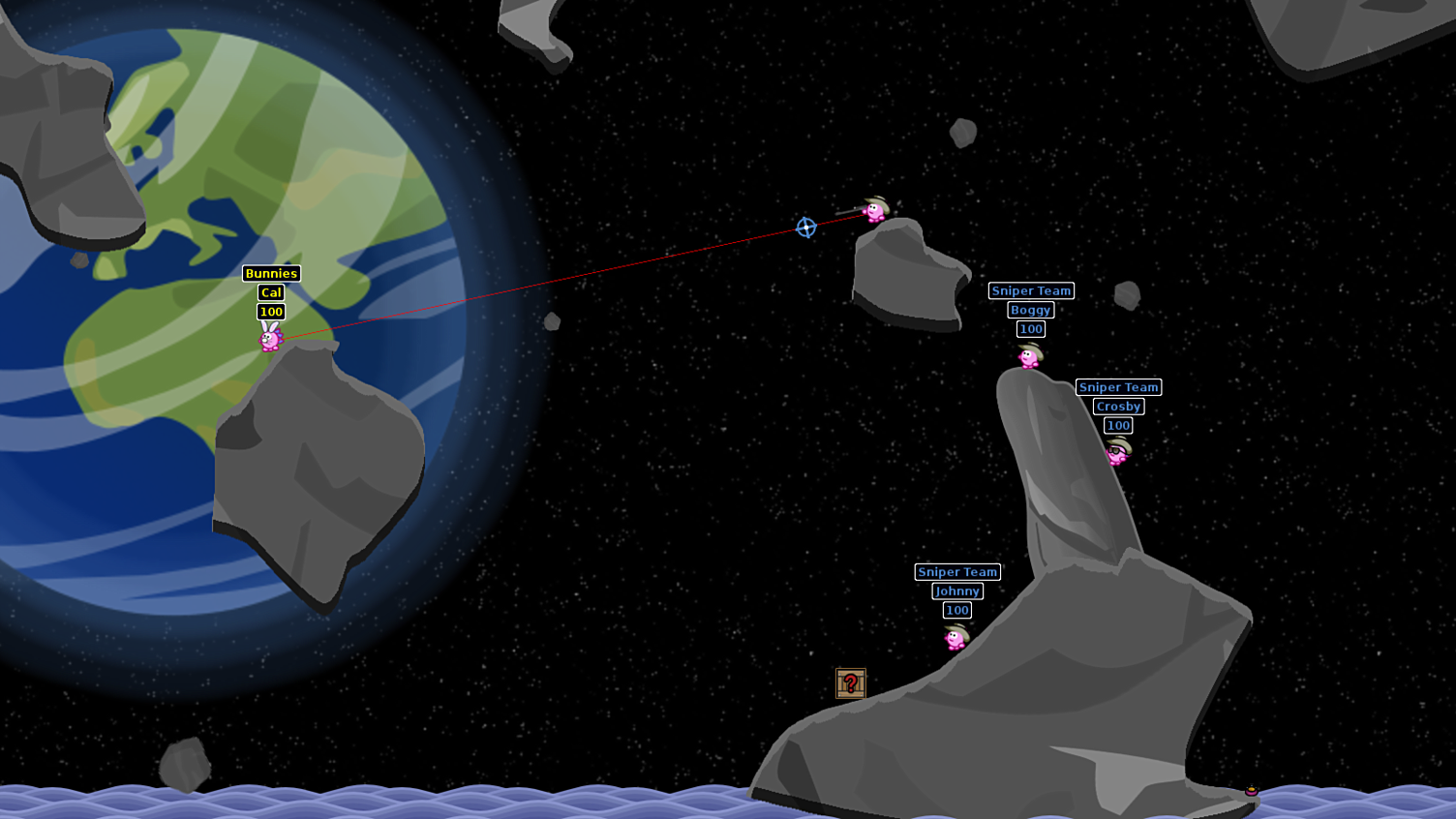
Task: Click the Sniper Team label above Boggy
Action: point(1030,290)
